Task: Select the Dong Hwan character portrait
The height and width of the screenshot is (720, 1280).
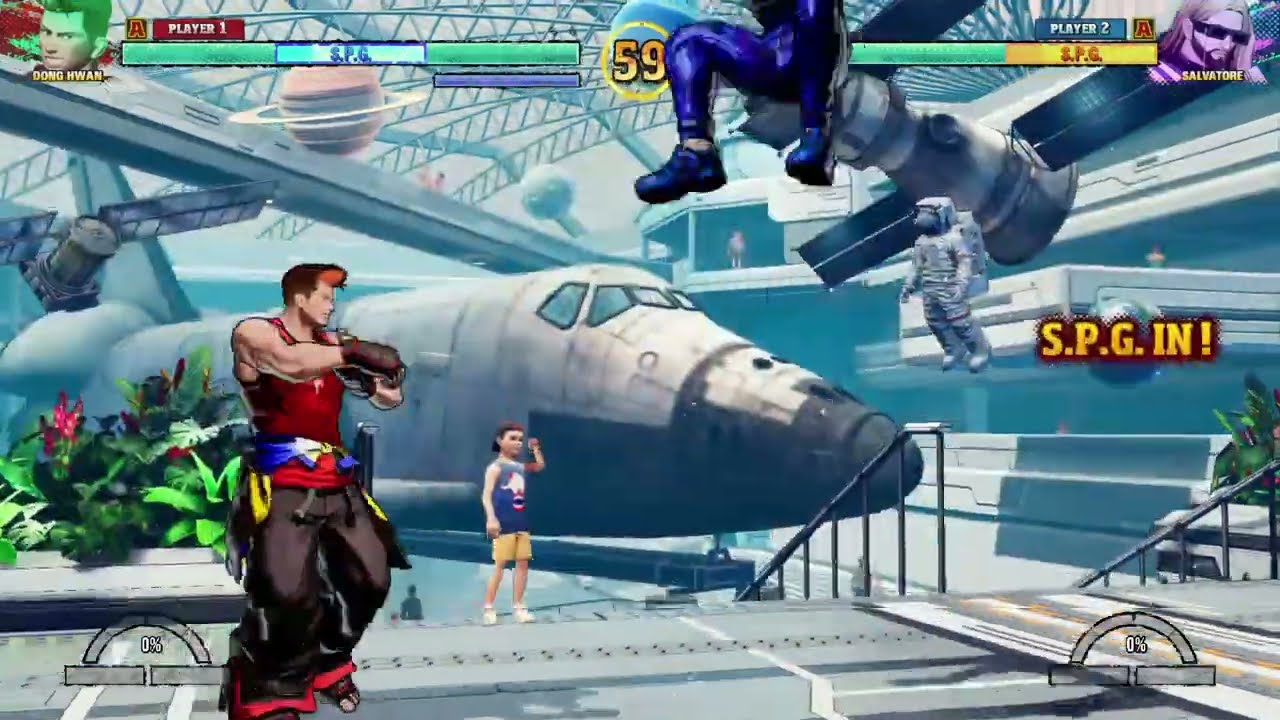Action: (60, 35)
